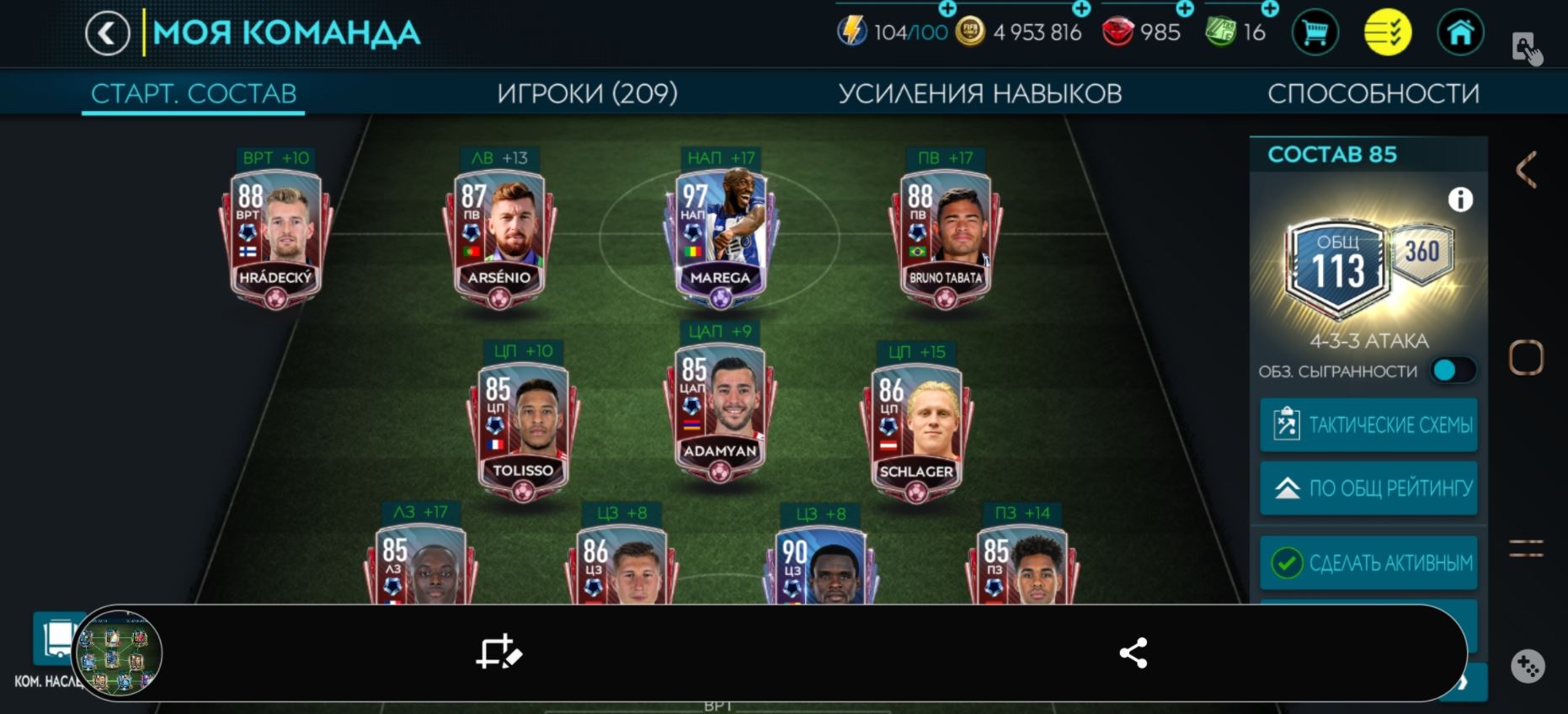This screenshot has width=1568, height=714.
Task: Select goalkeeper Hrádecký card
Action: pos(275,237)
